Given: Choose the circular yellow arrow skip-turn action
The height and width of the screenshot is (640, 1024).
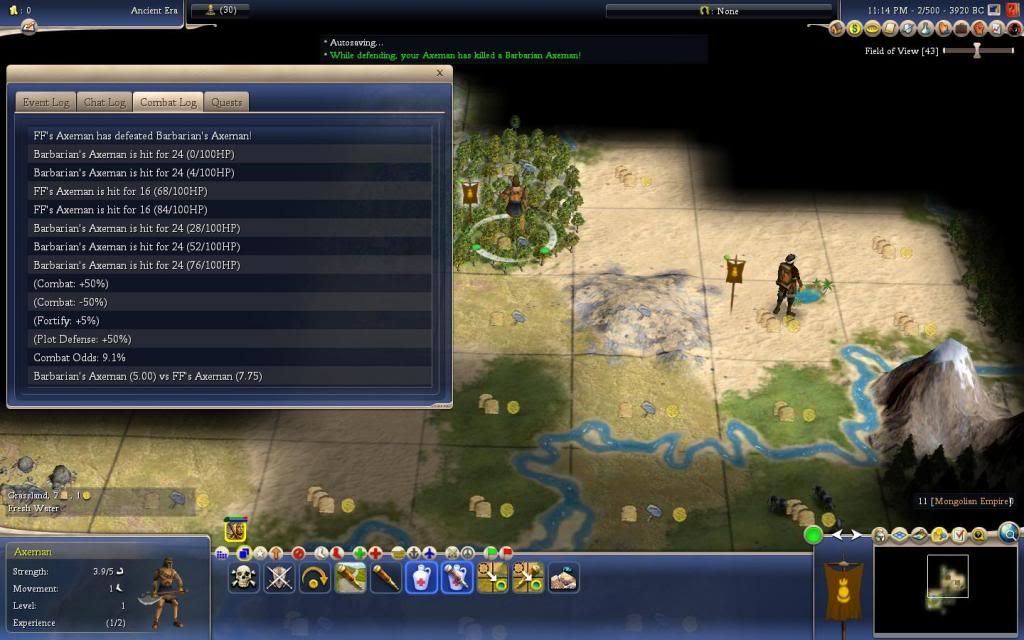Looking at the screenshot, I should (x=315, y=578).
